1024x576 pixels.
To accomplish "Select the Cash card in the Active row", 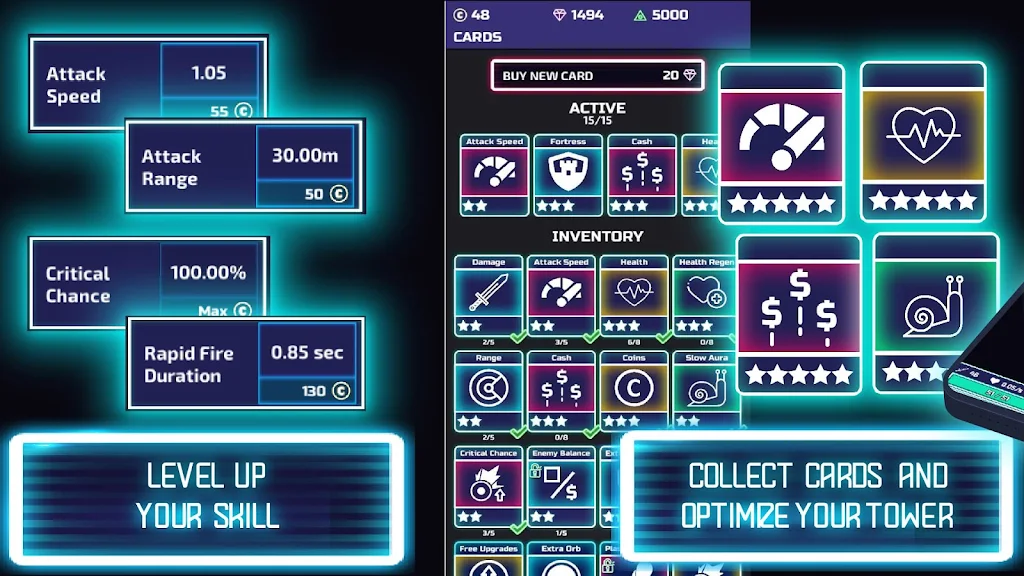I will tap(642, 176).
